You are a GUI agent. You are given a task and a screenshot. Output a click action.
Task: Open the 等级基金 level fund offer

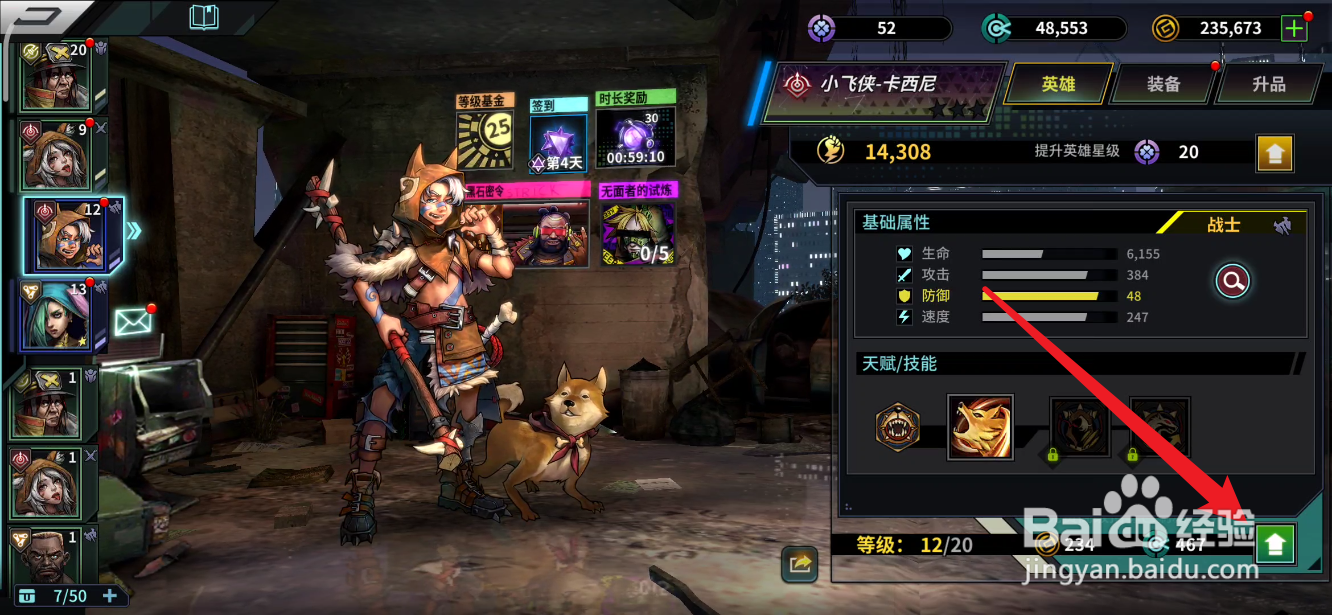(485, 134)
